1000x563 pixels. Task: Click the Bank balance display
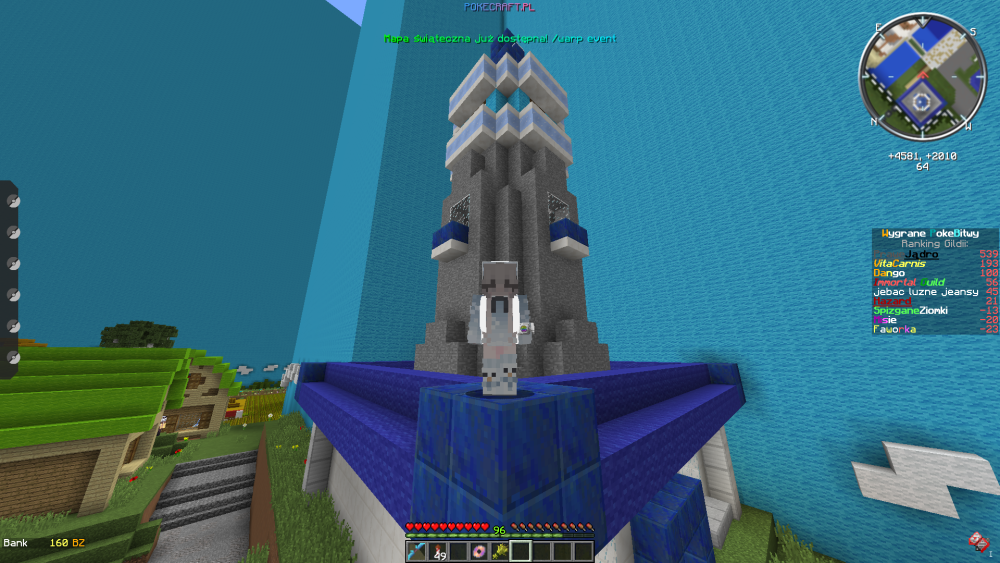pyautogui.click(x=44, y=542)
